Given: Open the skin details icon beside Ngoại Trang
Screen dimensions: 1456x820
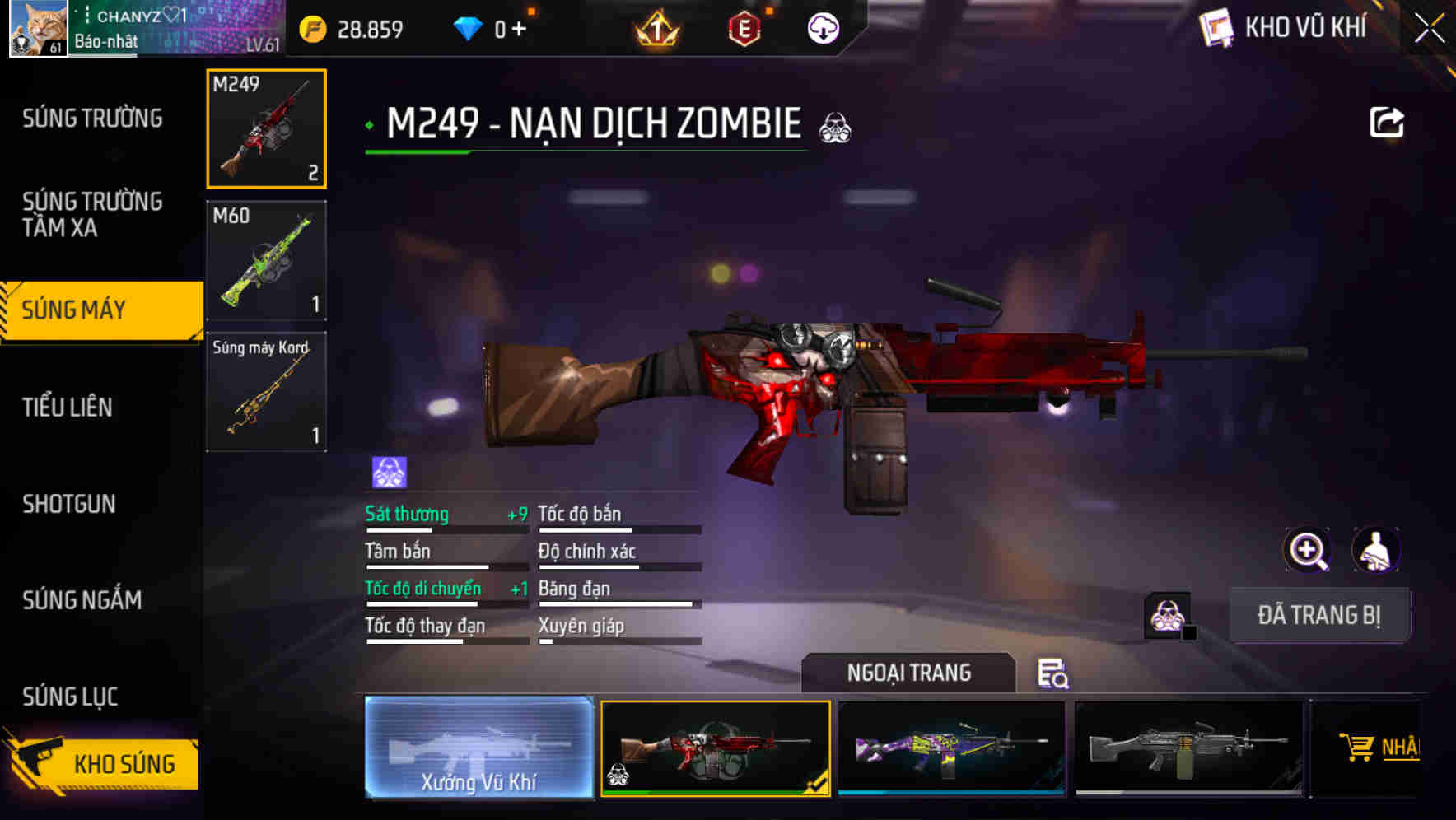Looking at the screenshot, I should (x=1055, y=673).
